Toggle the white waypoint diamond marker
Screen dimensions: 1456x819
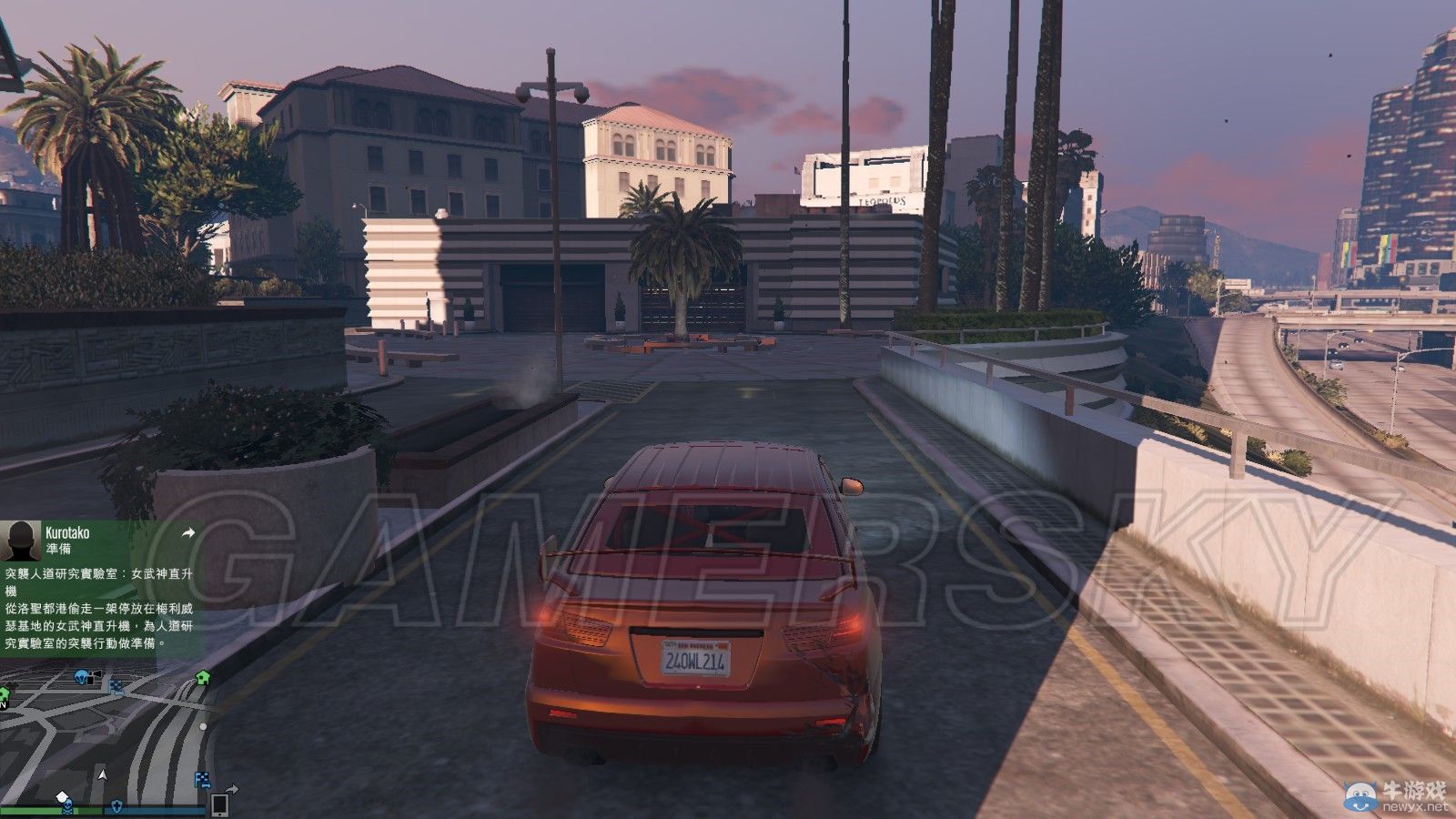coord(62,796)
